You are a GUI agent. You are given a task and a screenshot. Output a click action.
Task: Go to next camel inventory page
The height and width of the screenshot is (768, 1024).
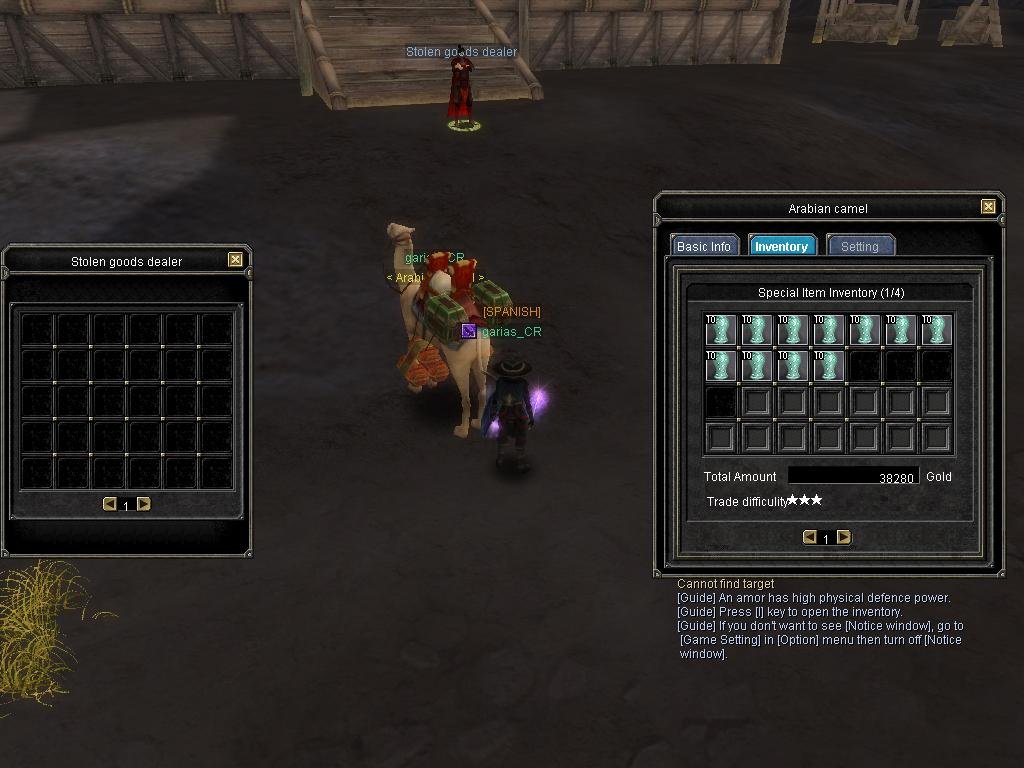pos(844,537)
